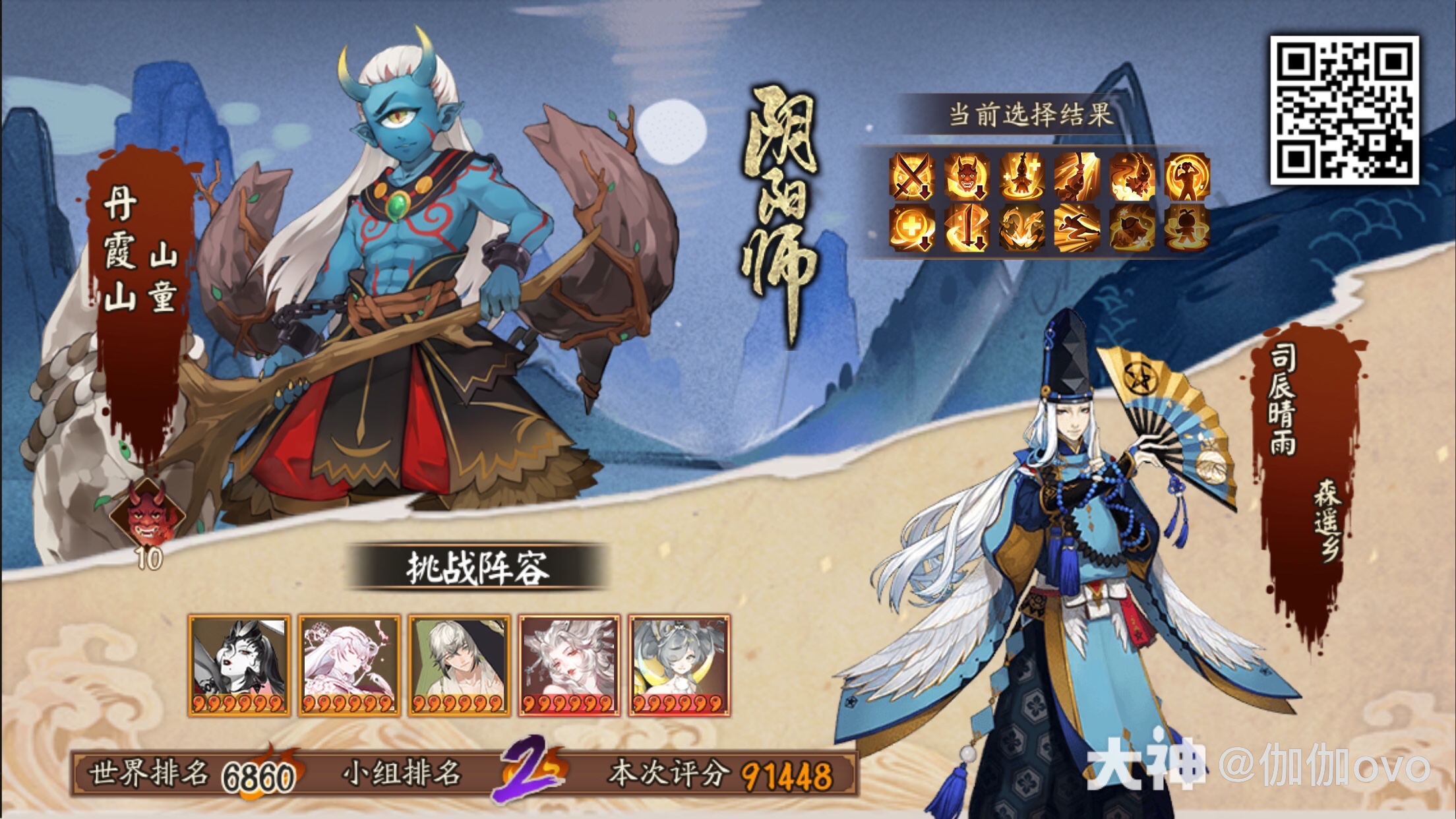1456x819 pixels.
Task: Choose the straw doll healing icon
Action: coord(1021,176)
